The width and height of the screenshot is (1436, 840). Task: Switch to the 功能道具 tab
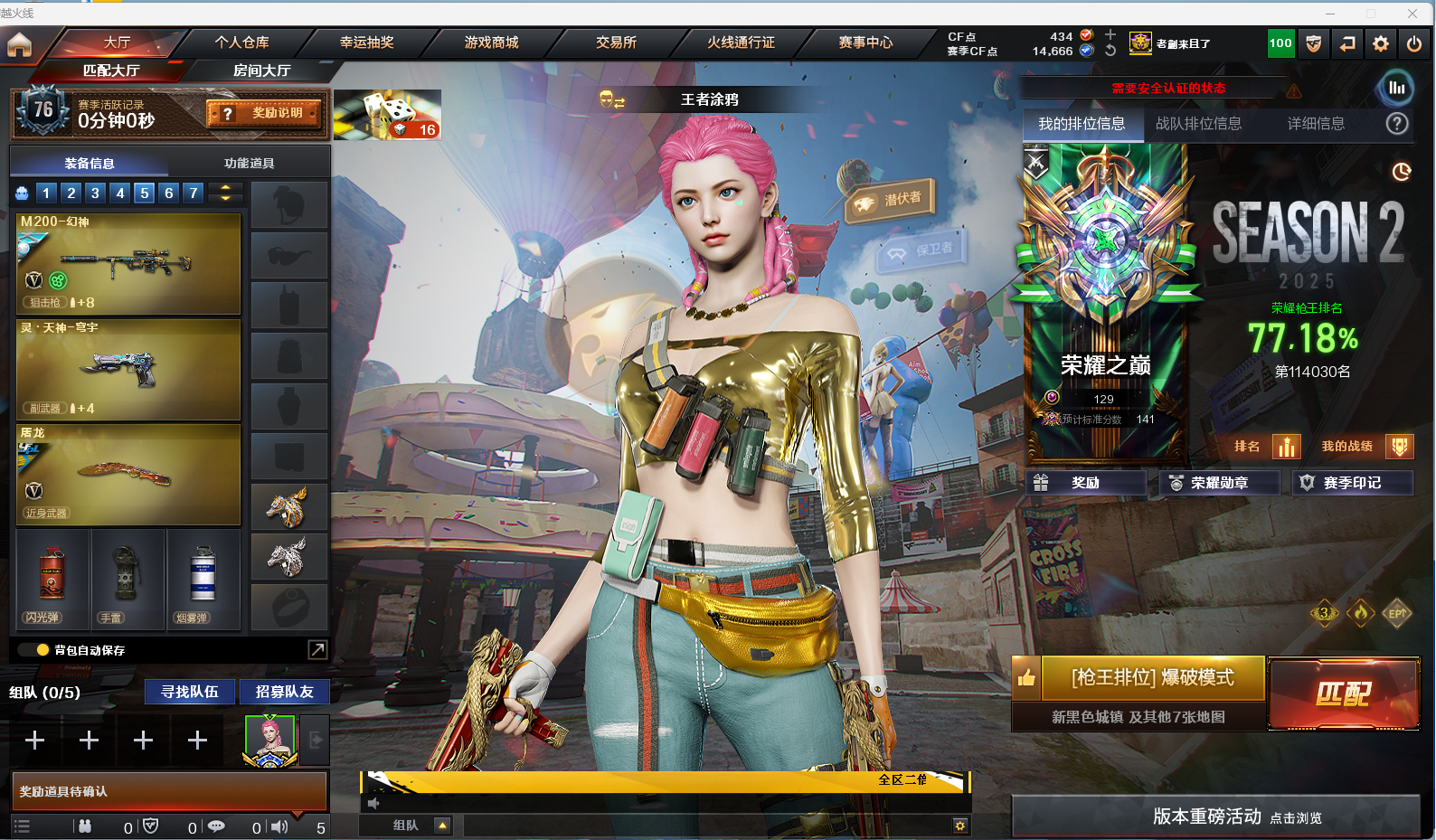click(x=249, y=164)
